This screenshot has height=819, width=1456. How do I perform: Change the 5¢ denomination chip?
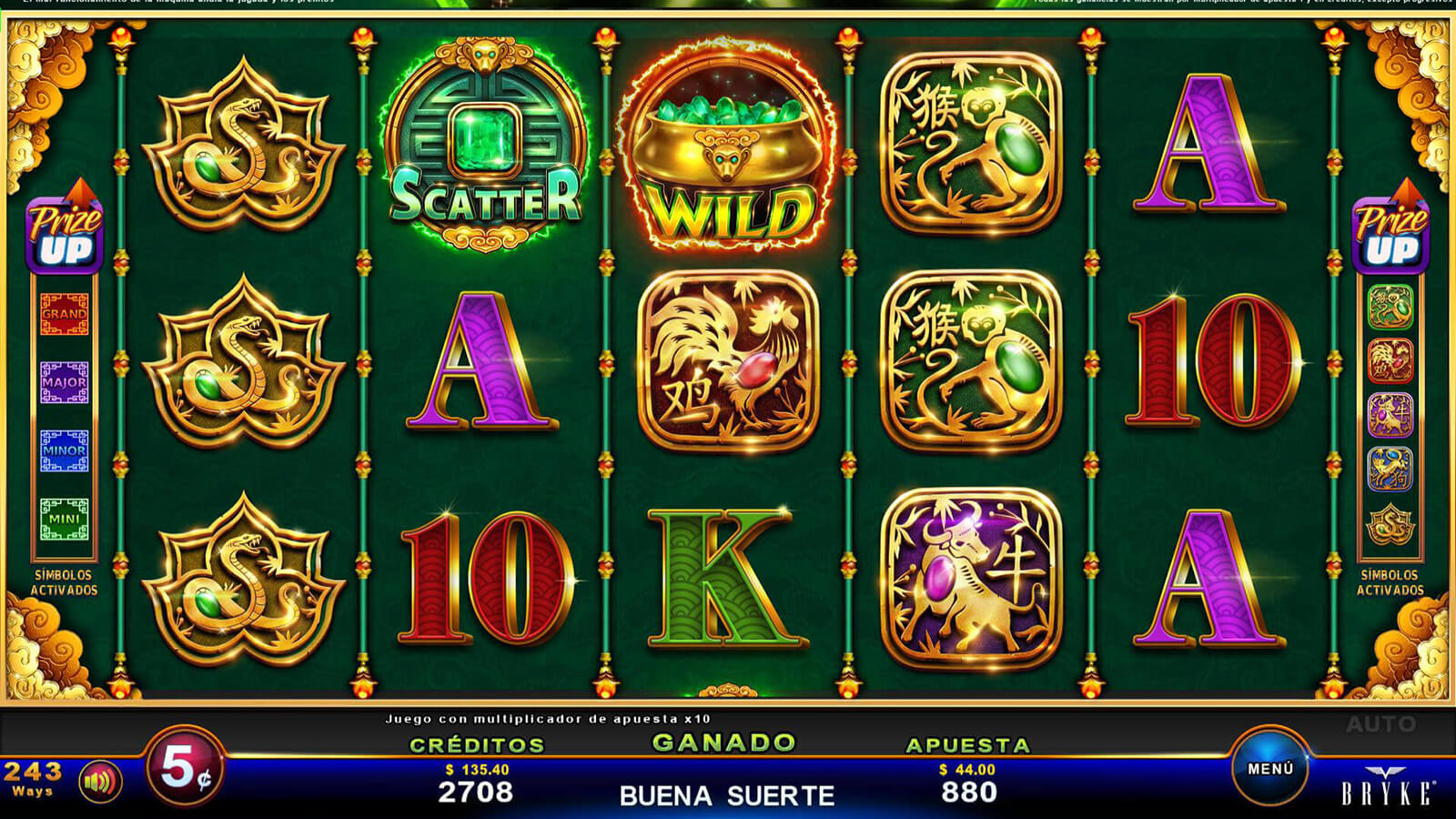pos(186,769)
